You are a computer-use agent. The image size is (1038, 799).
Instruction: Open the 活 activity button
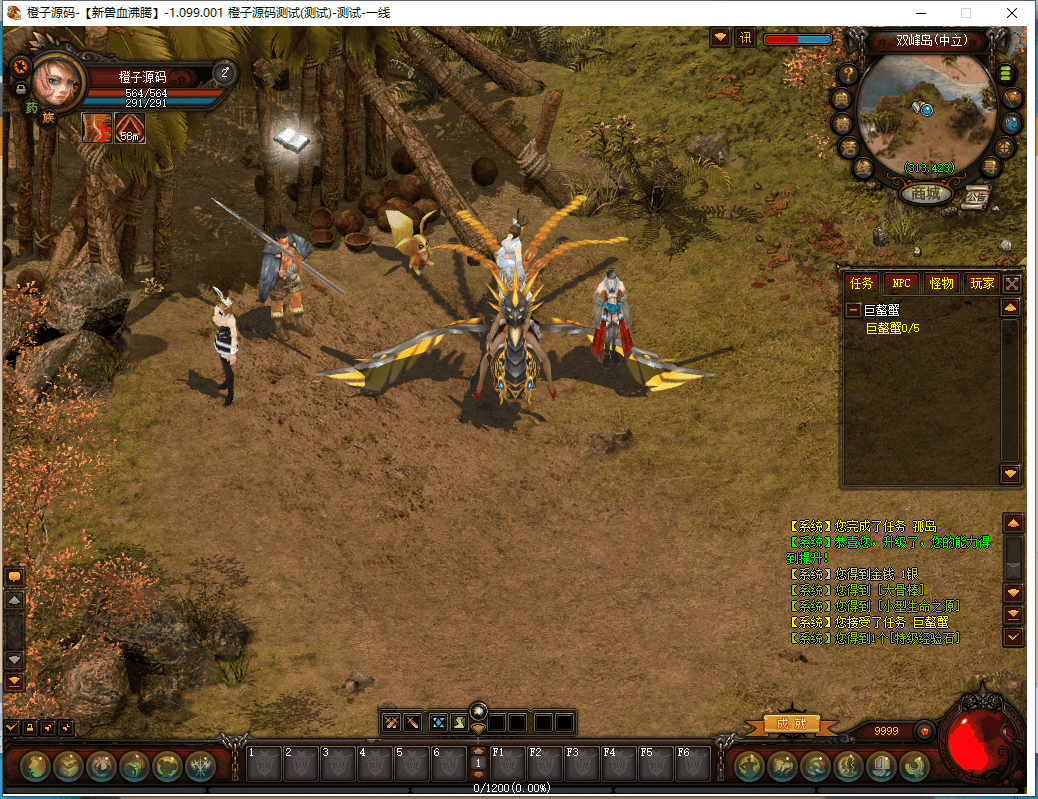click(x=848, y=147)
